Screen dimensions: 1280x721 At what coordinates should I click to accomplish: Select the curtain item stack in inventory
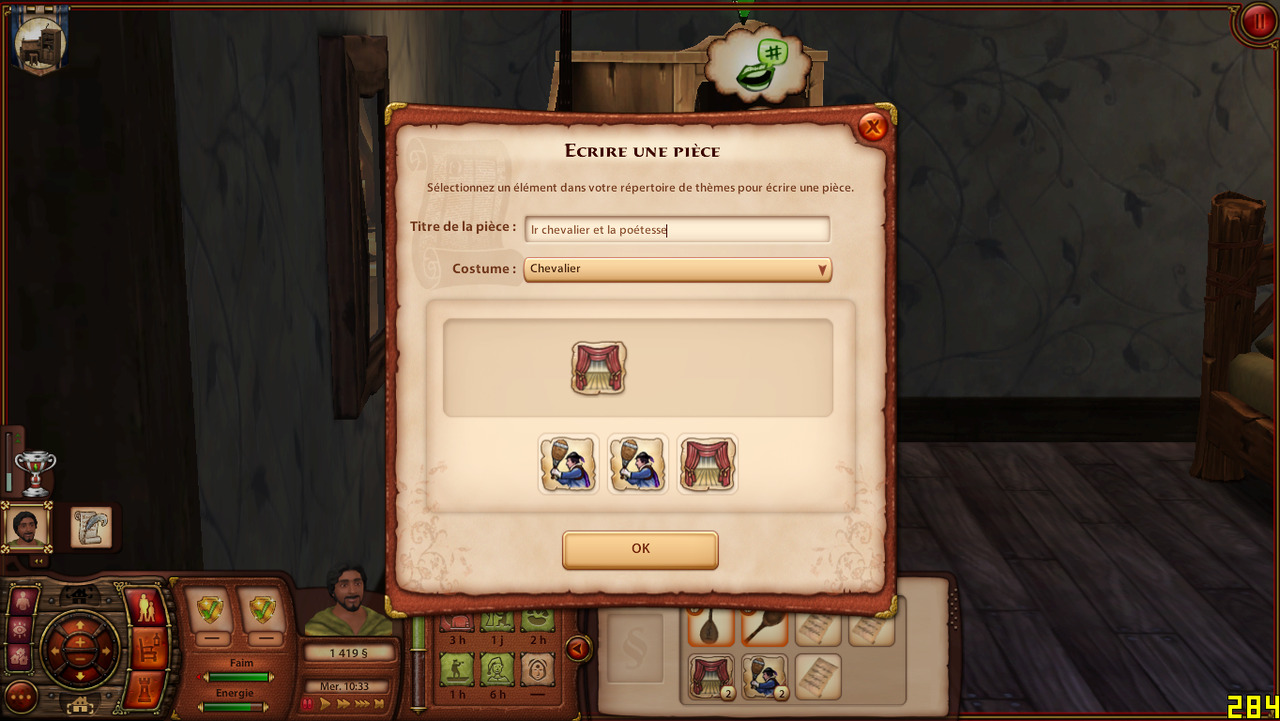pyautogui.click(x=711, y=676)
